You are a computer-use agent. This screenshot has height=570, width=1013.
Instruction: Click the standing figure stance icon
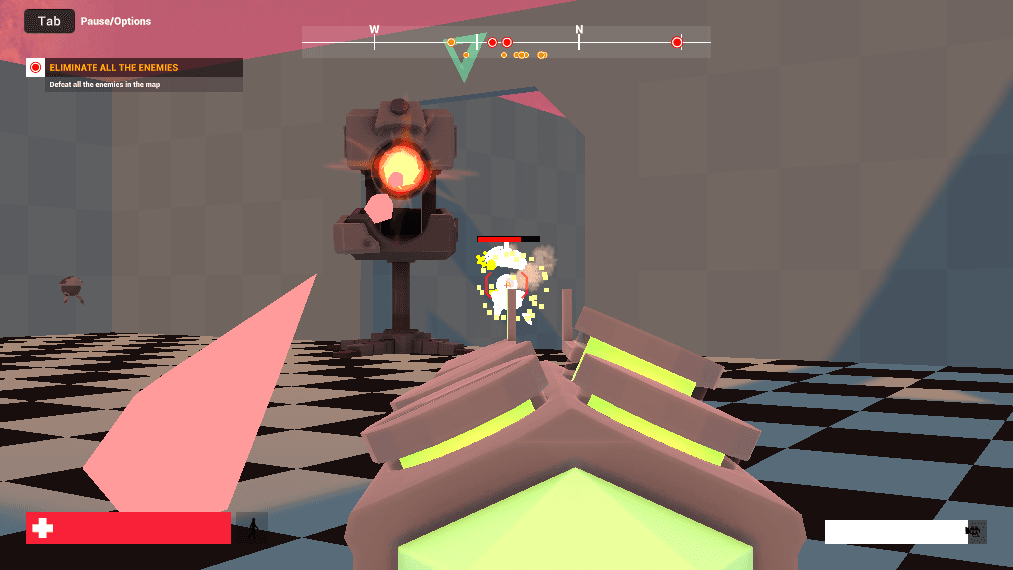[252, 529]
